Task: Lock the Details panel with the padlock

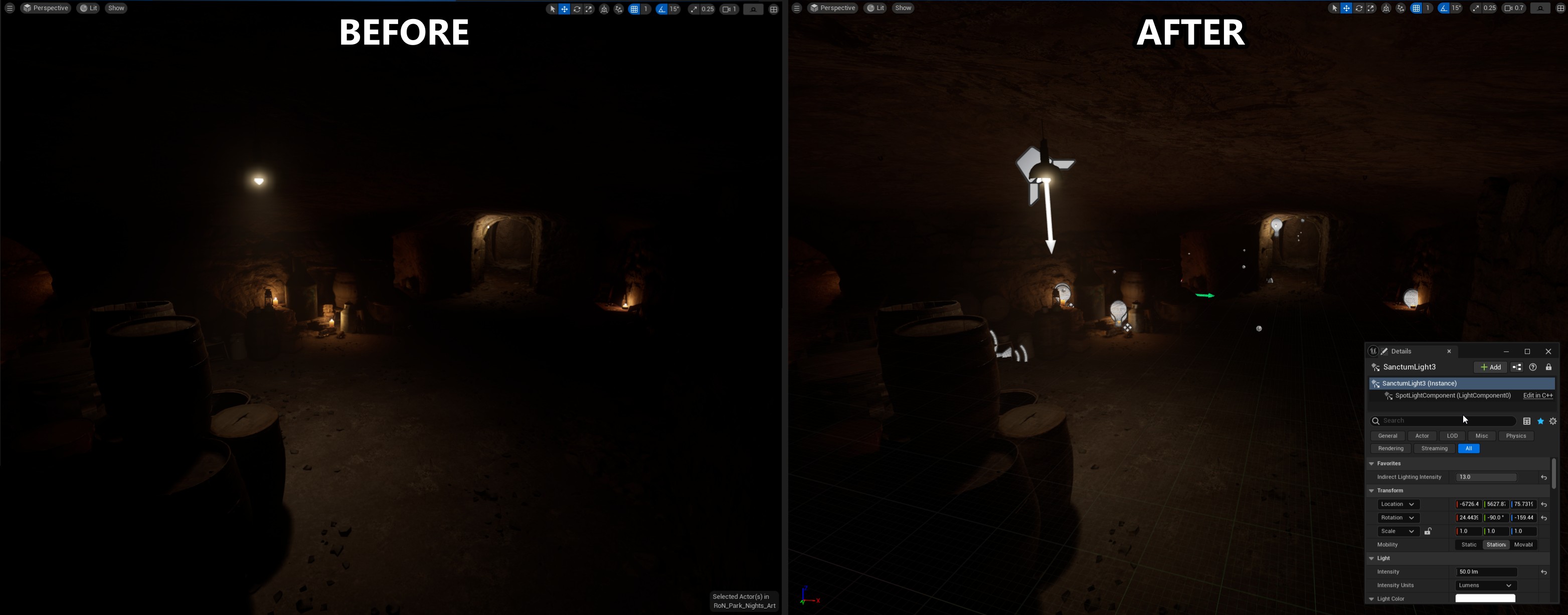Action: (x=1550, y=367)
